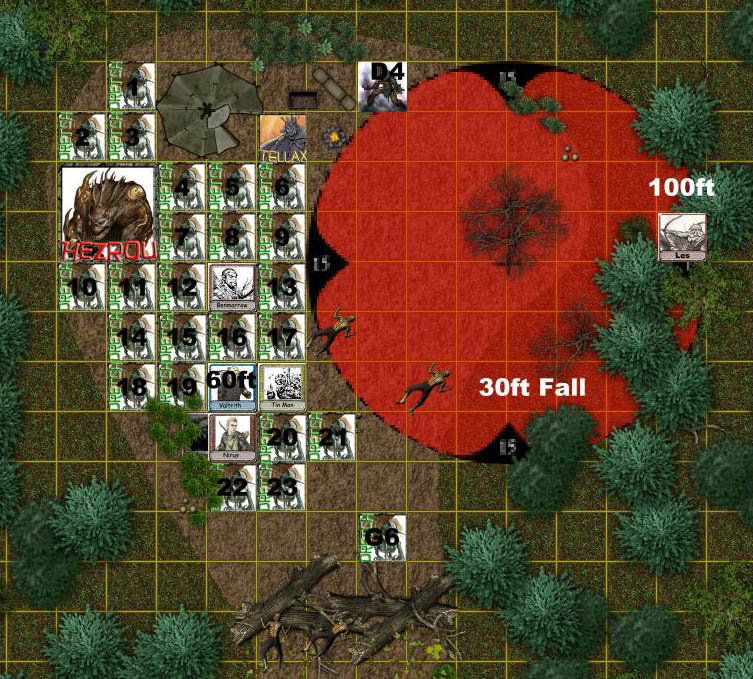Select Dretch token number 18
Image resolution: width=753 pixels, height=679 pixels.
[x=133, y=387]
